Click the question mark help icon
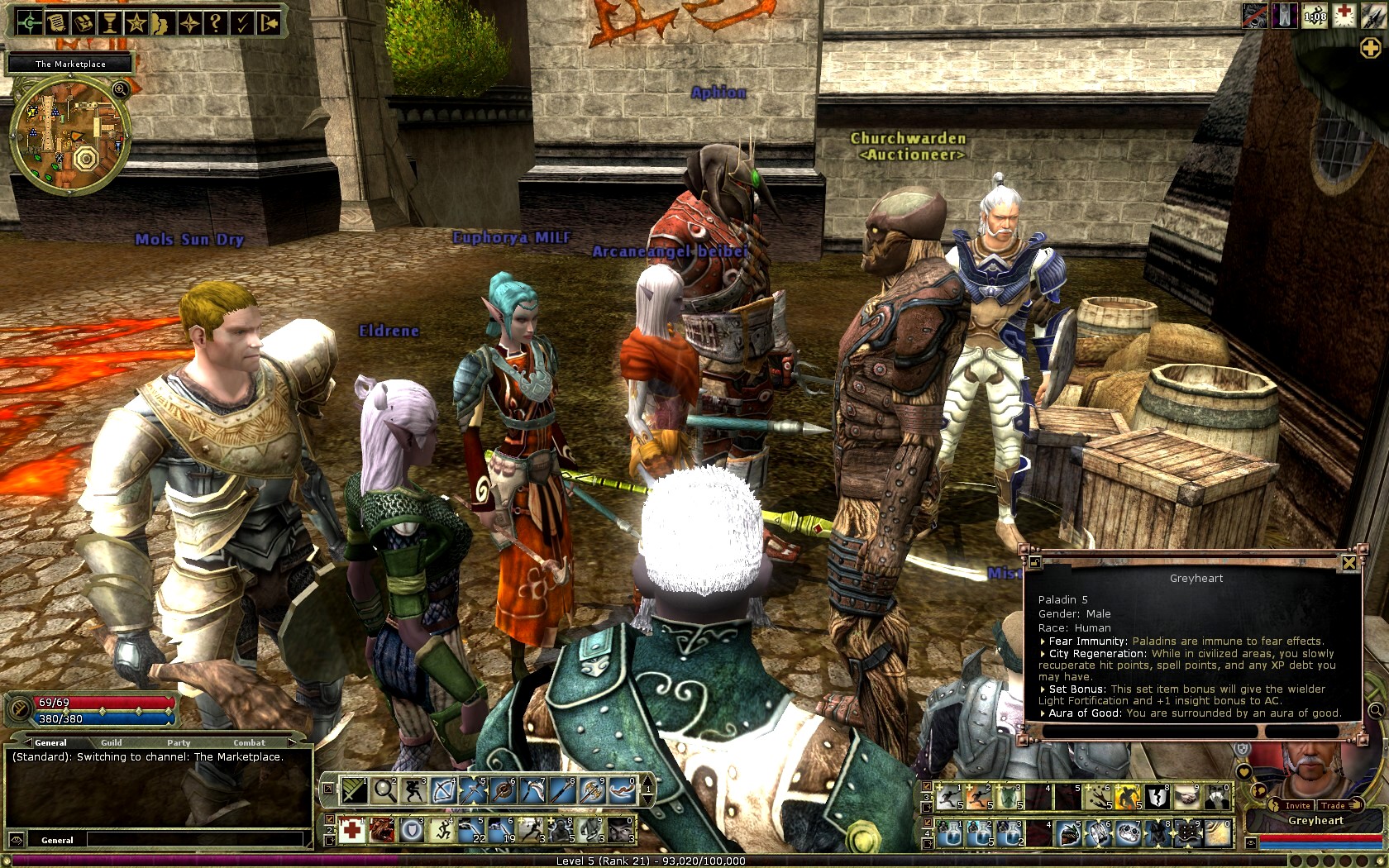Image resolution: width=1389 pixels, height=868 pixels. [215, 22]
